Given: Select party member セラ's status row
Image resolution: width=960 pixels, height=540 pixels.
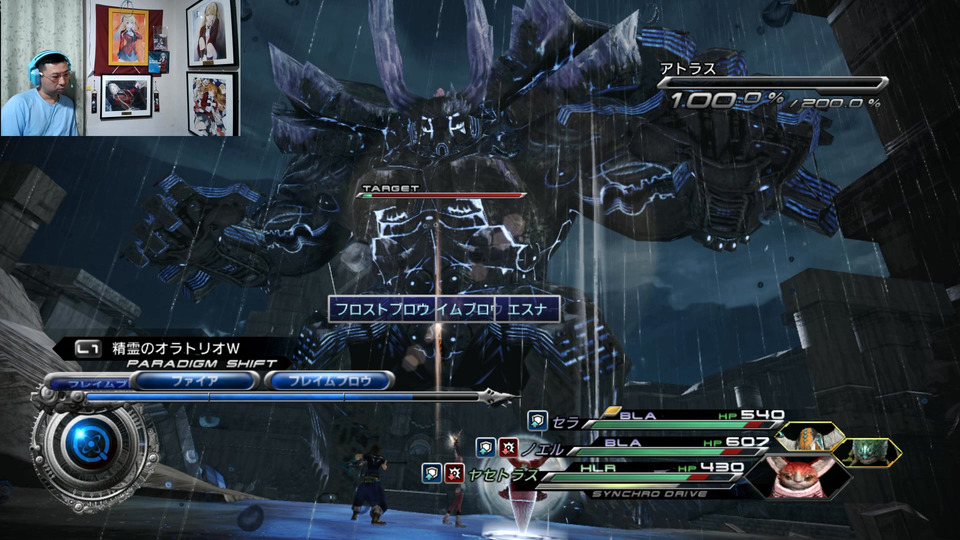Looking at the screenshot, I should [660, 419].
